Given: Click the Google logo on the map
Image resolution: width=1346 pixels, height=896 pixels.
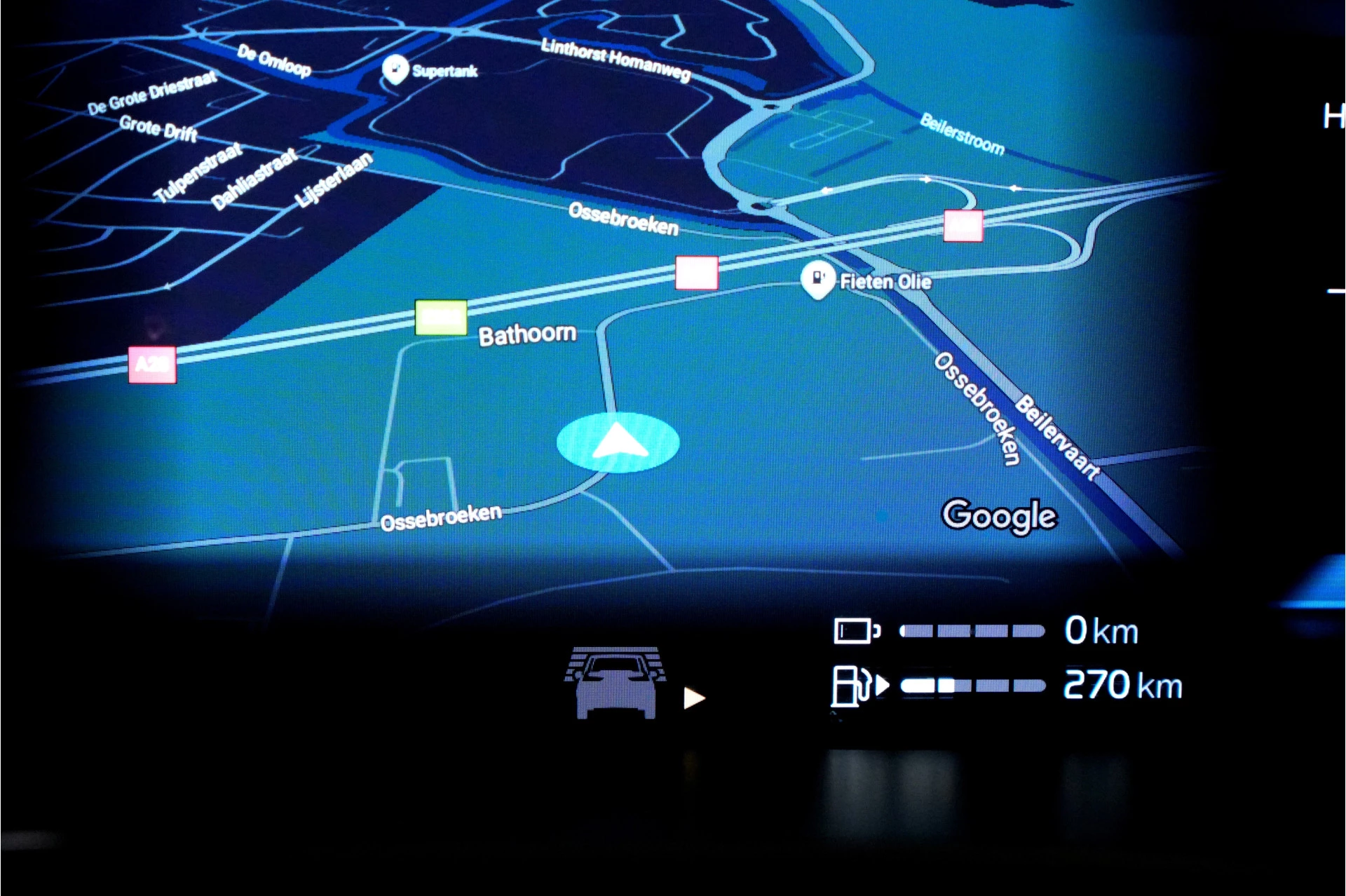Looking at the screenshot, I should (998, 515).
